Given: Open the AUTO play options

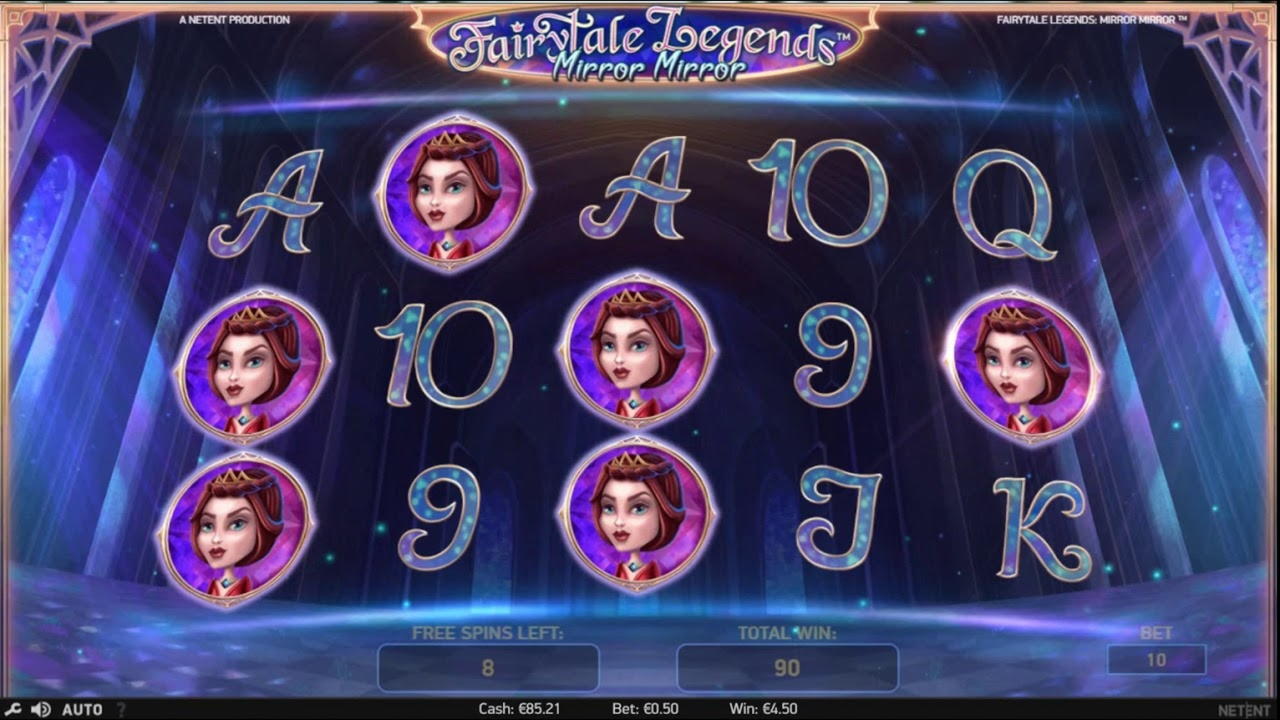Looking at the screenshot, I should click(x=82, y=709).
